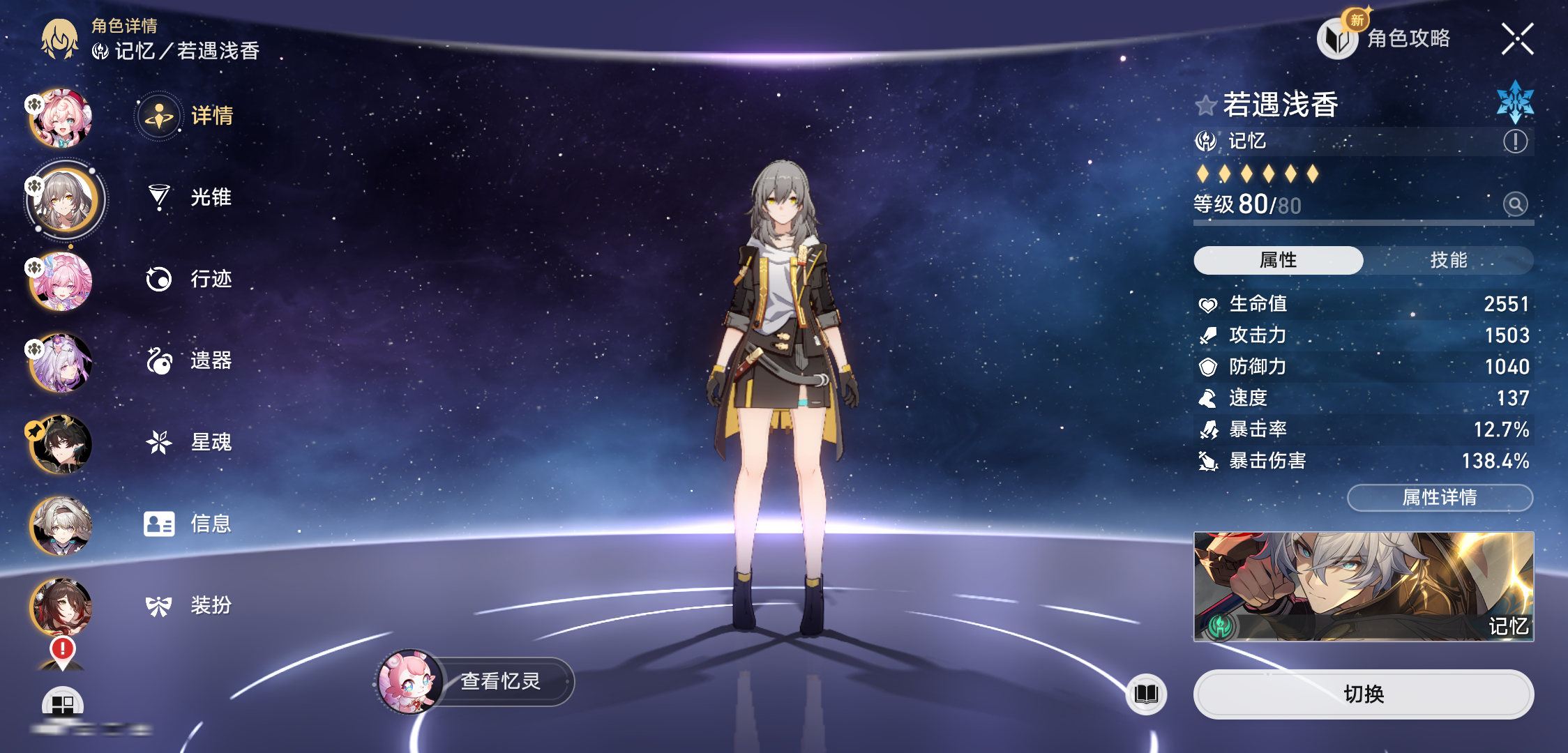The width and height of the screenshot is (1568, 753).
Task: Open the 光锥 light cone menu
Action: point(190,197)
